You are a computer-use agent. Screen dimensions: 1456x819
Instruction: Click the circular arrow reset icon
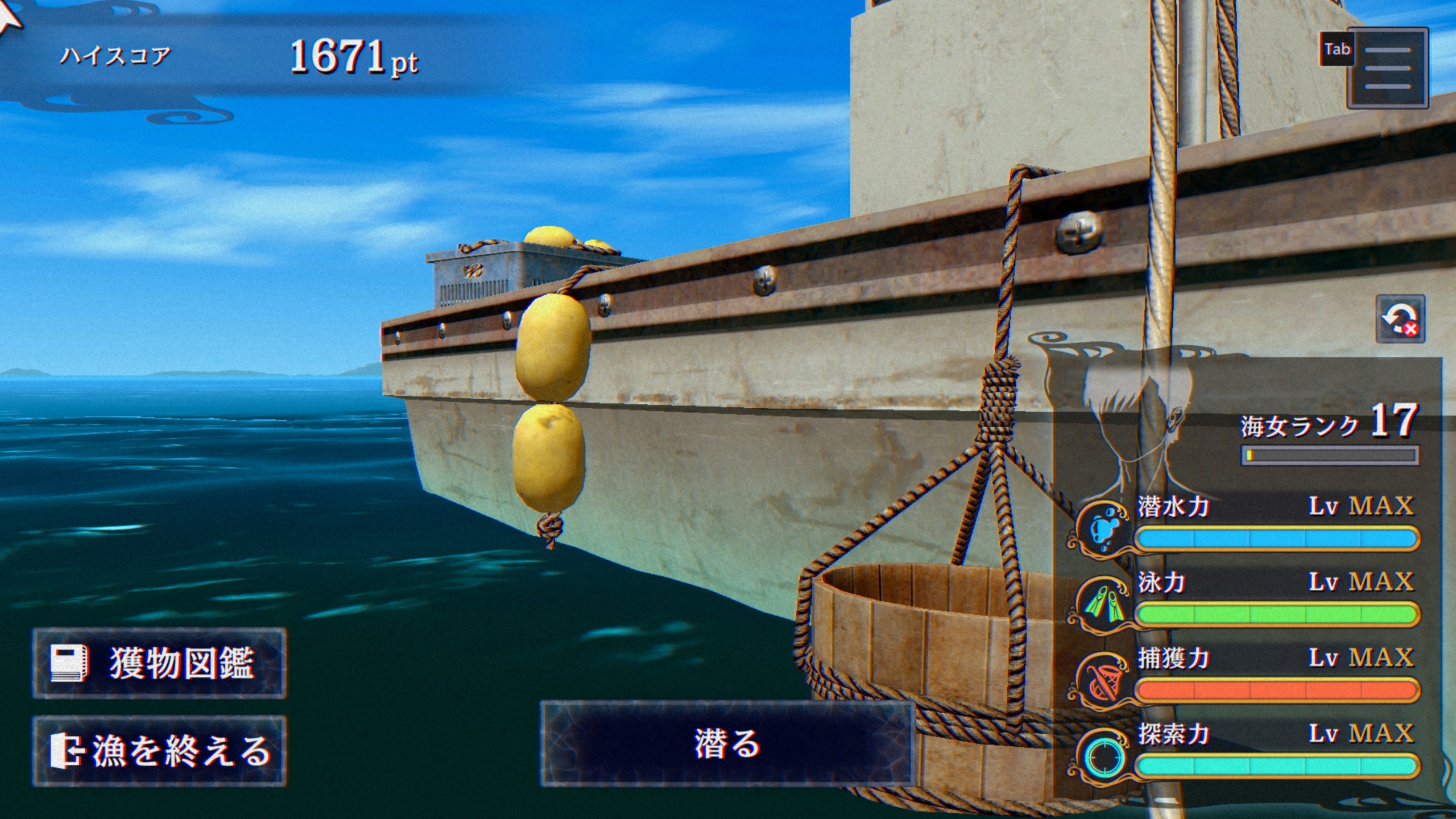coord(1399,318)
